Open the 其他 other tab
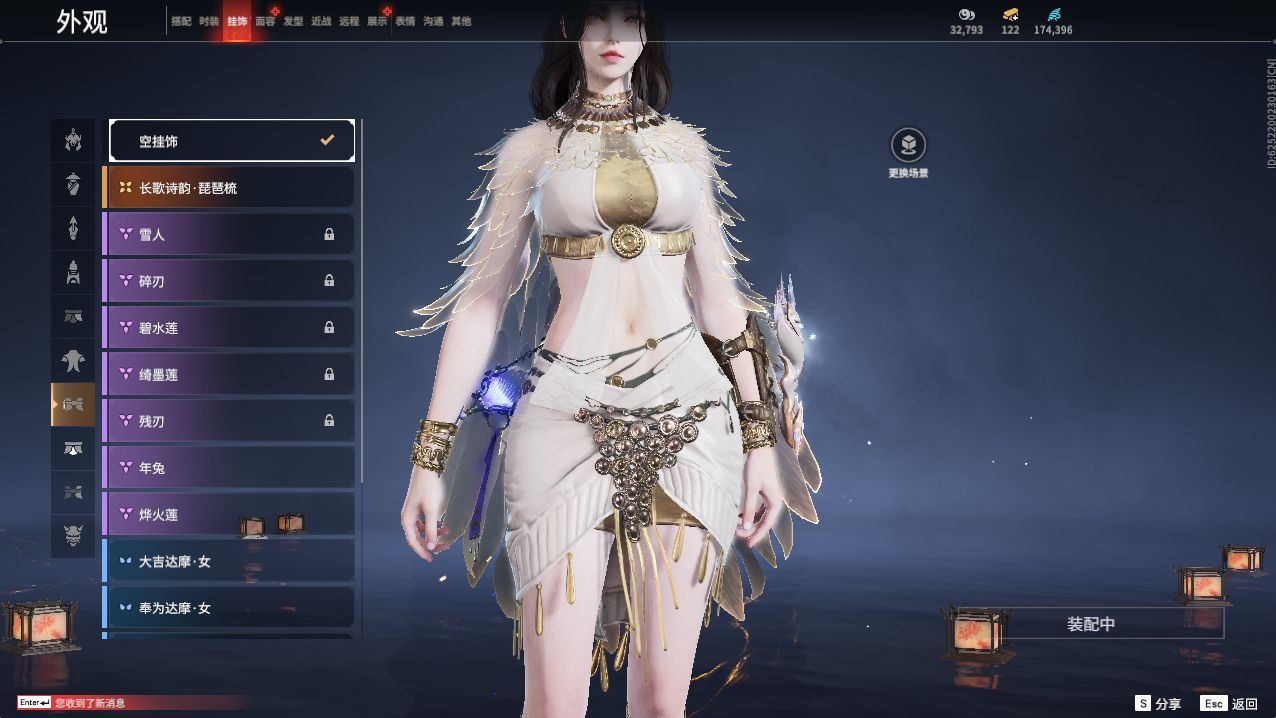The image size is (1276, 718). click(461, 21)
